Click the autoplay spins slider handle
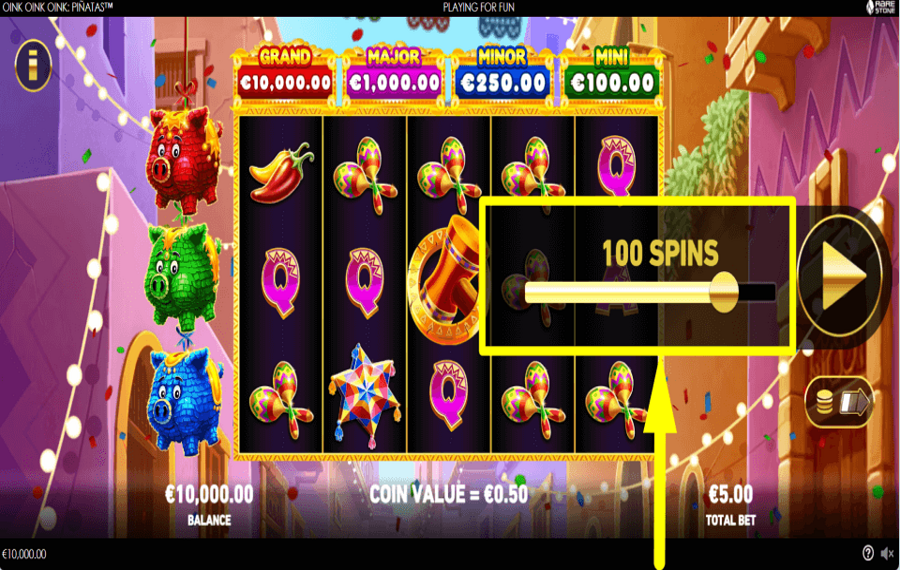This screenshot has height=570, width=900. [723, 291]
